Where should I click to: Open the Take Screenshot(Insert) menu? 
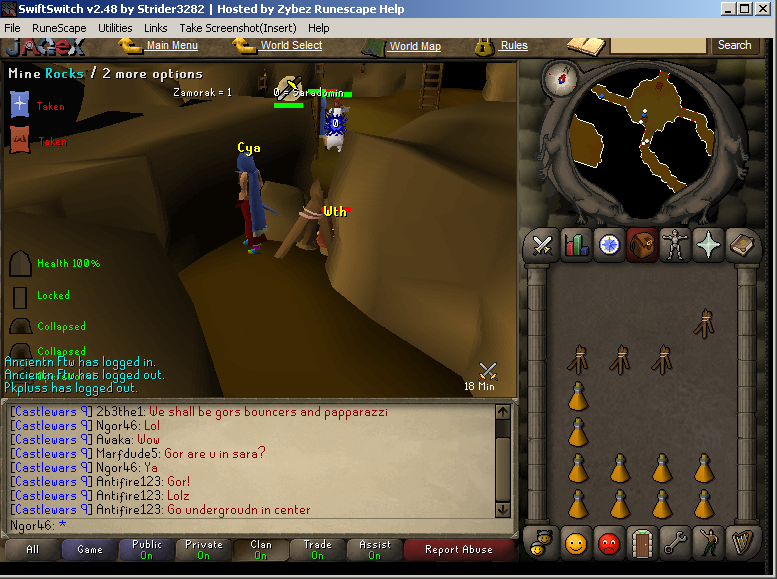[238, 28]
